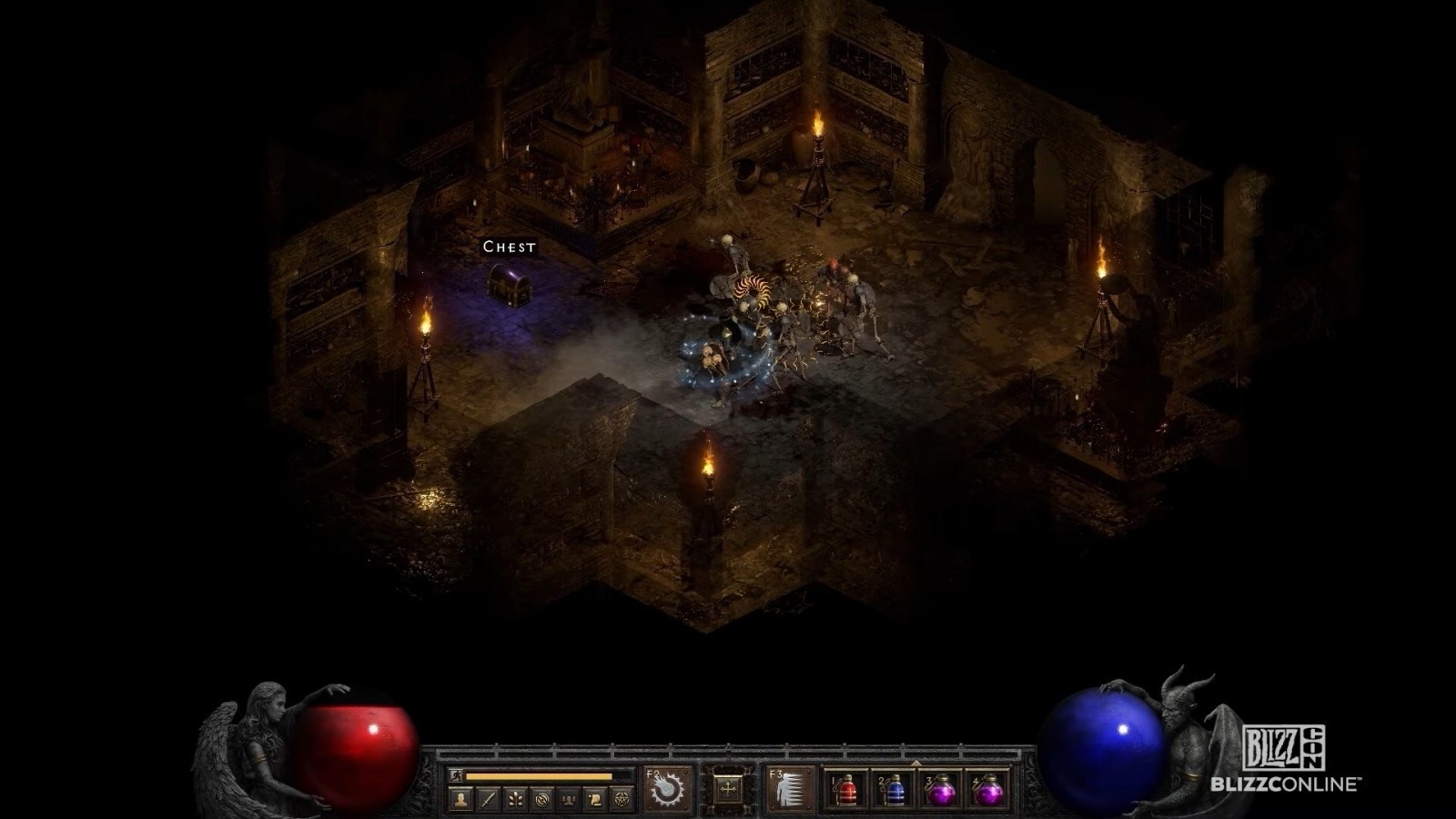Image resolution: width=1456 pixels, height=819 pixels.
Task: Select the right skill Bone Armor icon
Action: click(788, 788)
